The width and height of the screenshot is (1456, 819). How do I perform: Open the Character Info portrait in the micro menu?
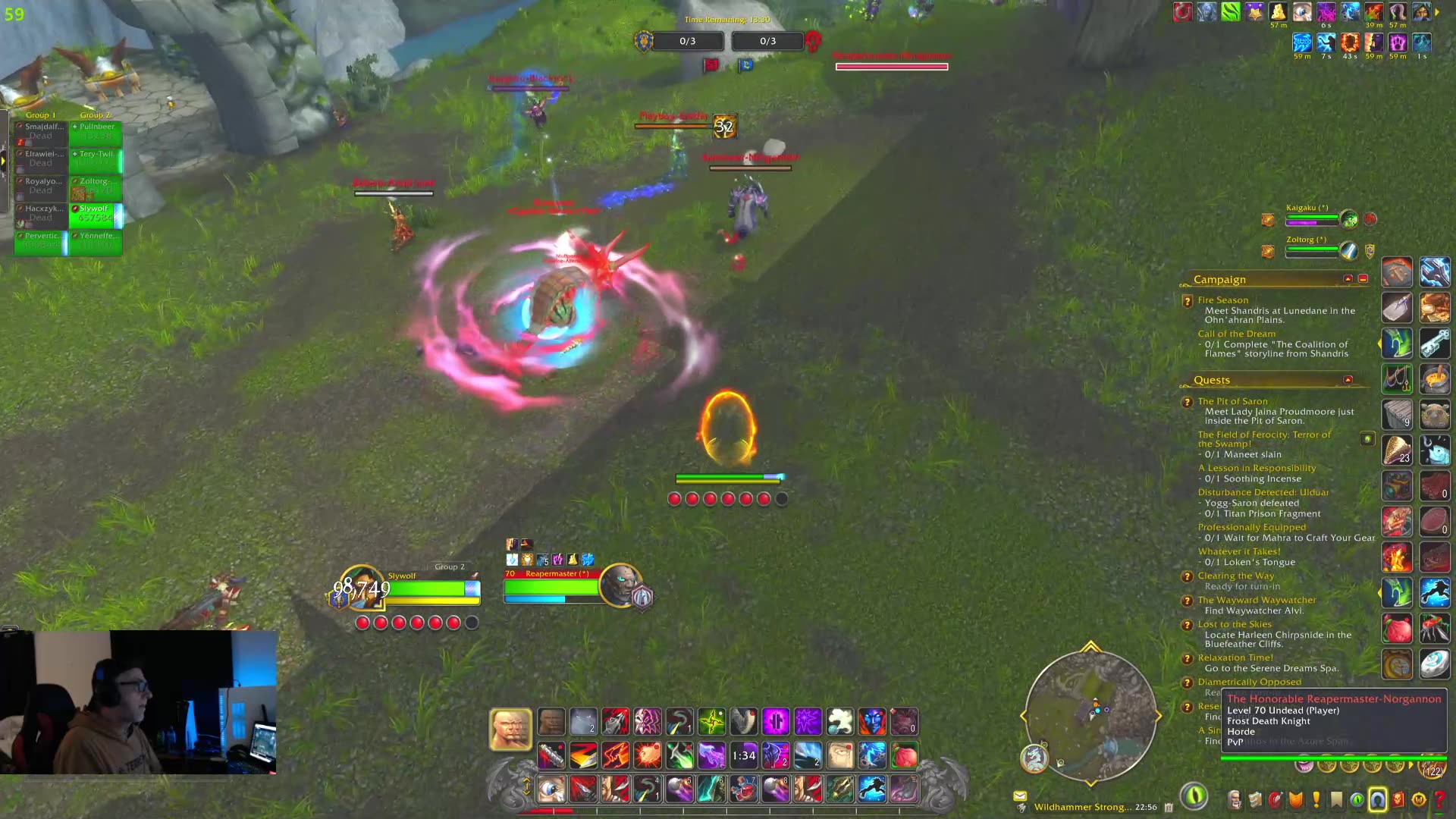(1235, 800)
